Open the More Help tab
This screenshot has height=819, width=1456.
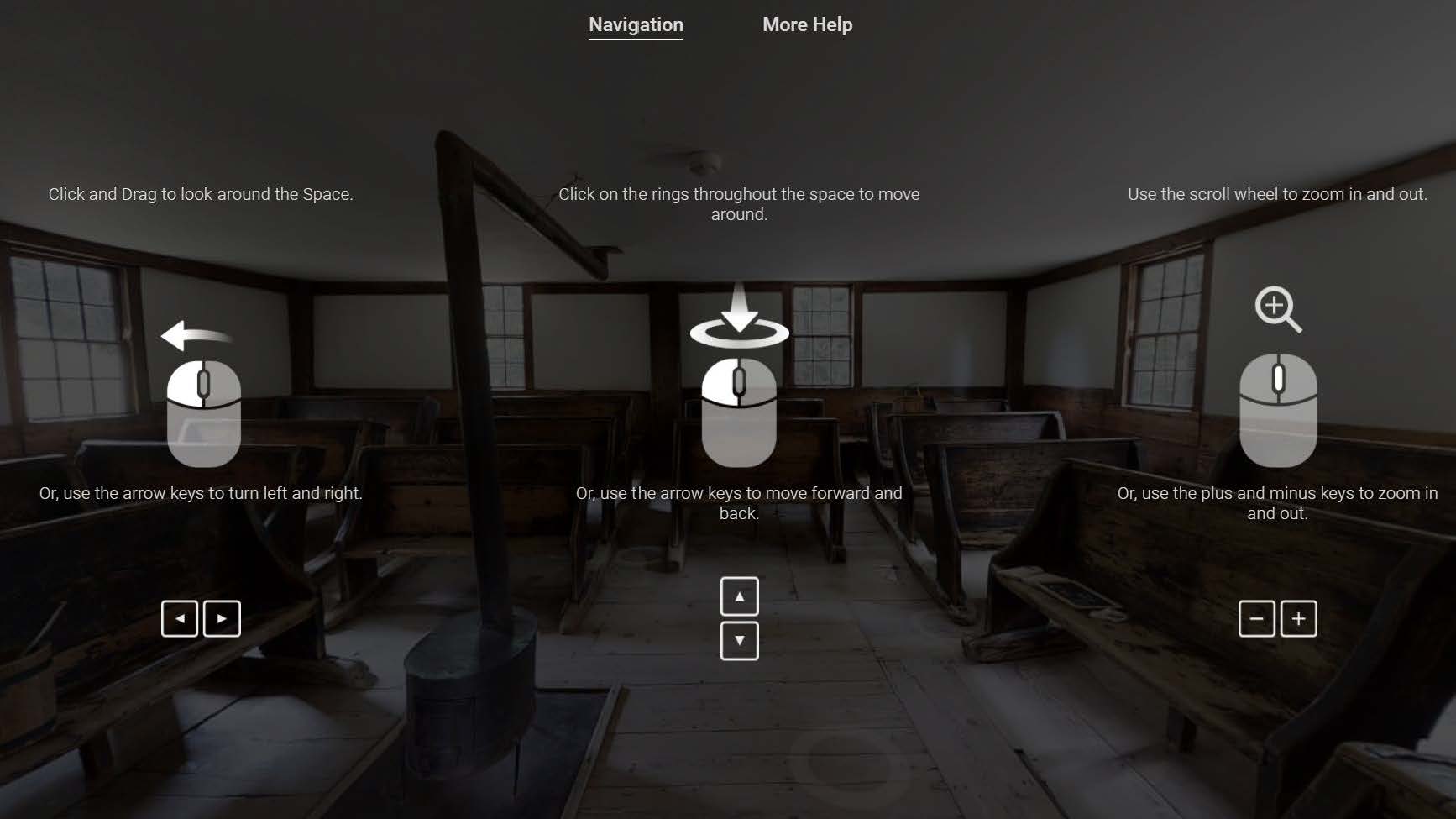point(807,24)
